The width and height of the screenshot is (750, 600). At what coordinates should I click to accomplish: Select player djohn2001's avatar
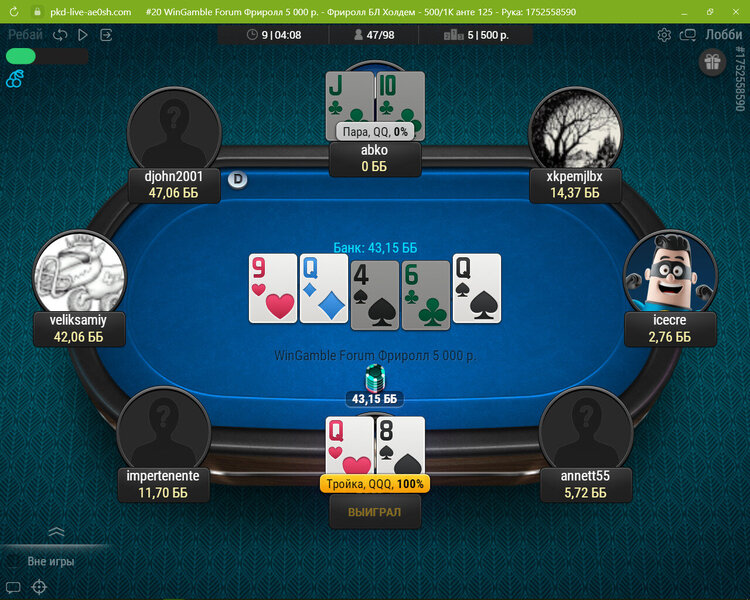click(x=174, y=130)
